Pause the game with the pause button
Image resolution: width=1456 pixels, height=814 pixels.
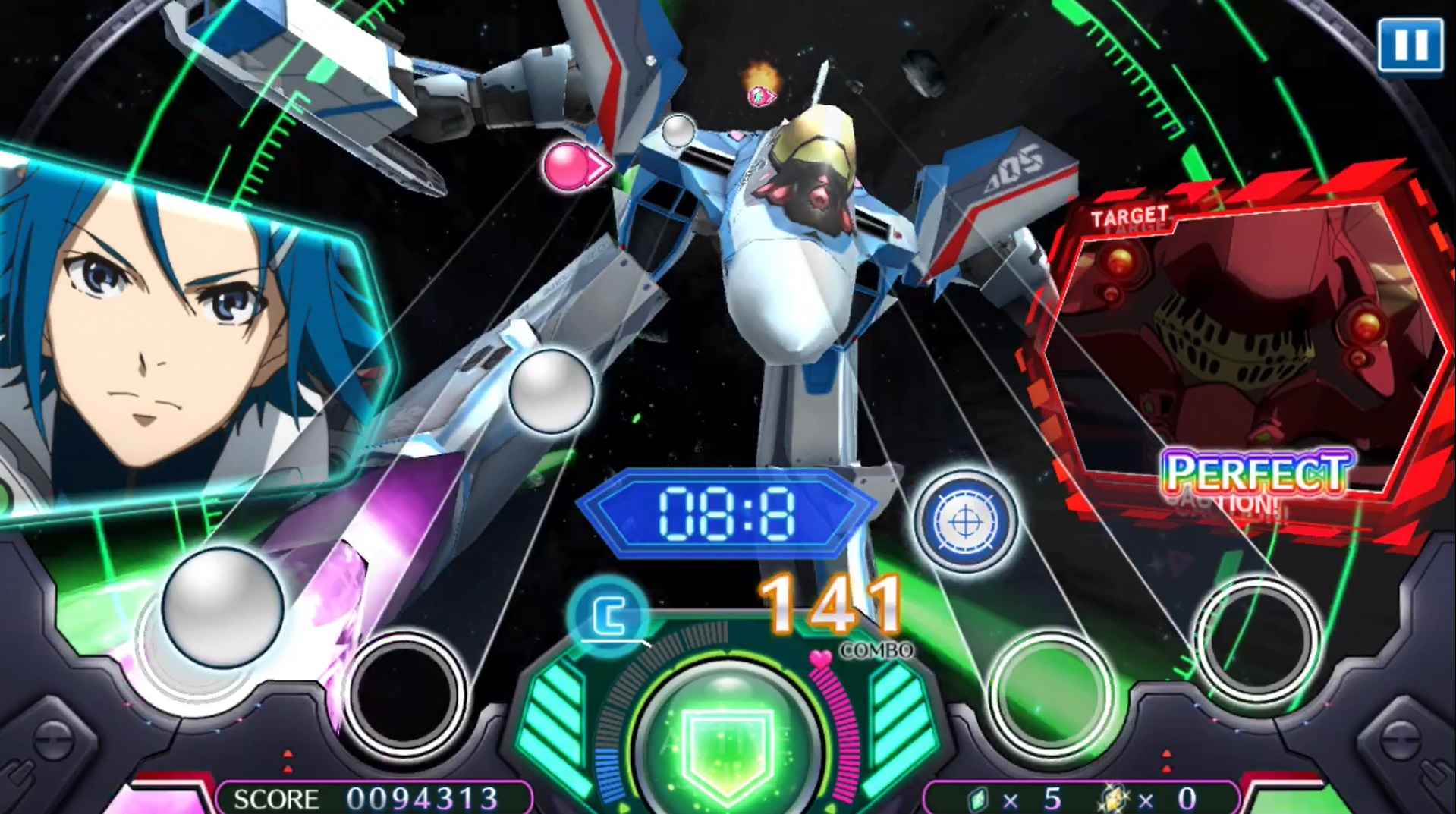coord(1409,46)
